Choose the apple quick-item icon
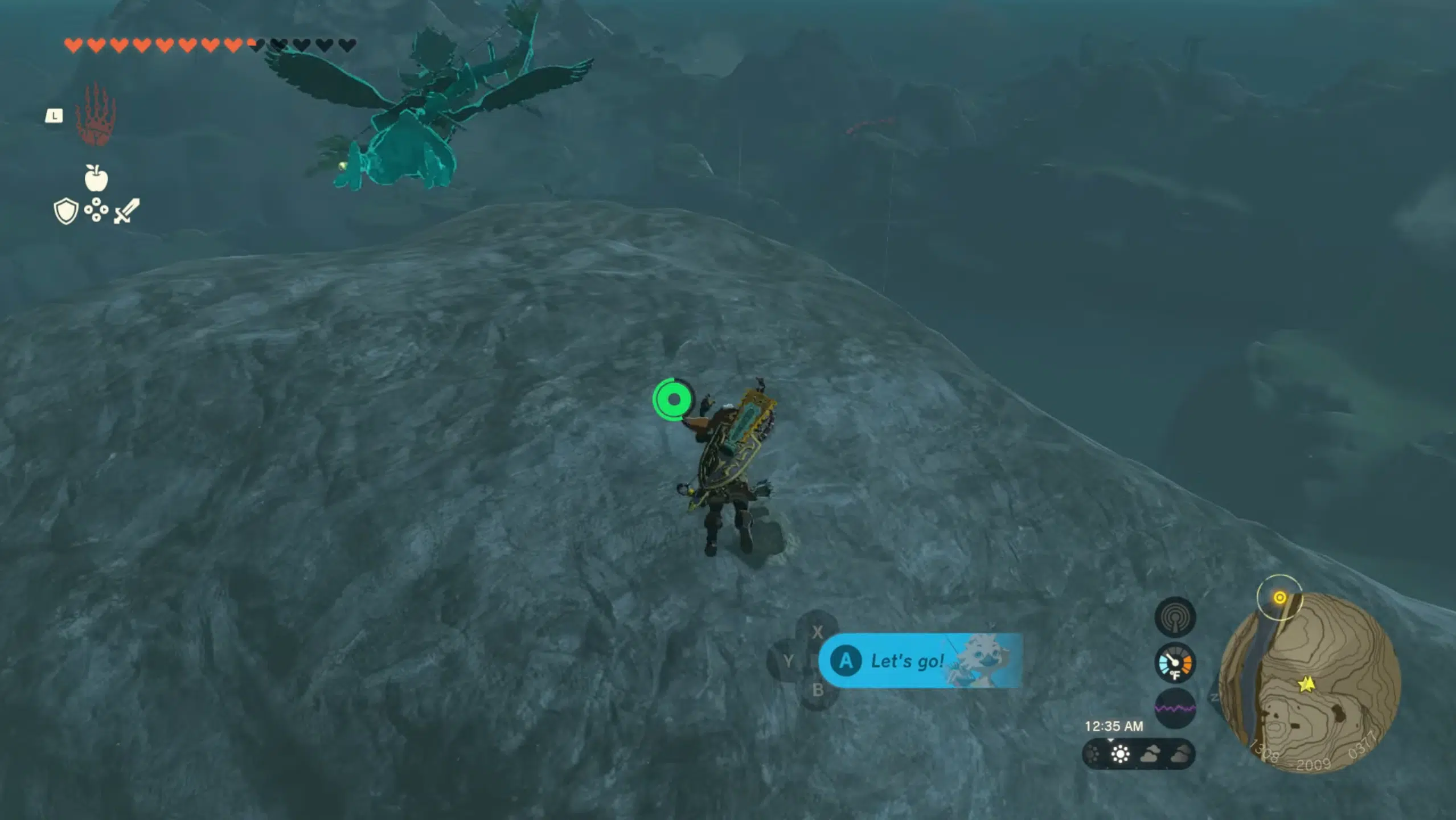 coord(96,178)
